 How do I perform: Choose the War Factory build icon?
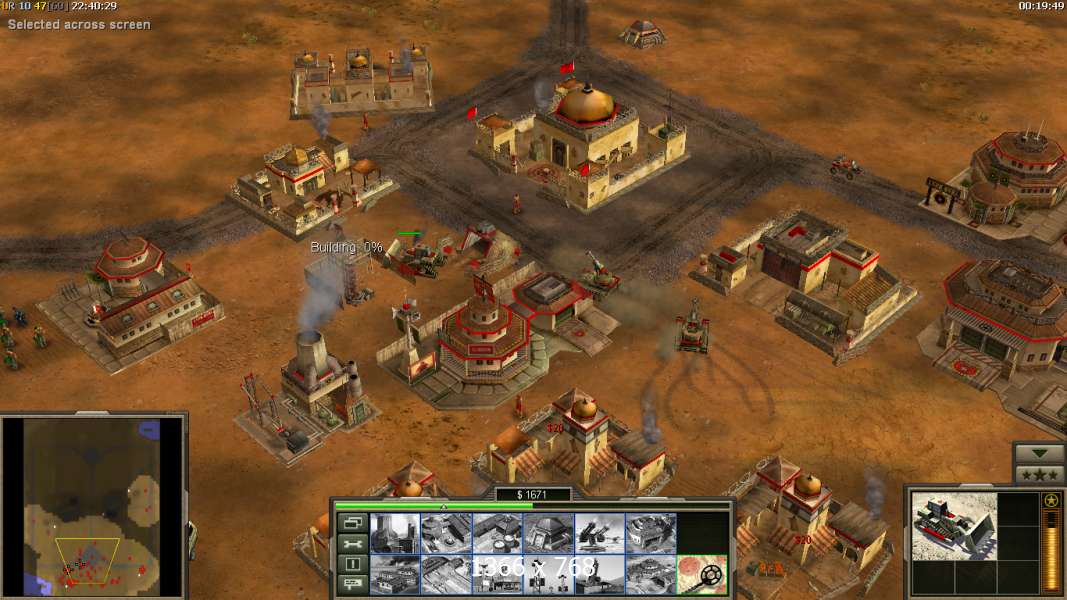(x=651, y=534)
